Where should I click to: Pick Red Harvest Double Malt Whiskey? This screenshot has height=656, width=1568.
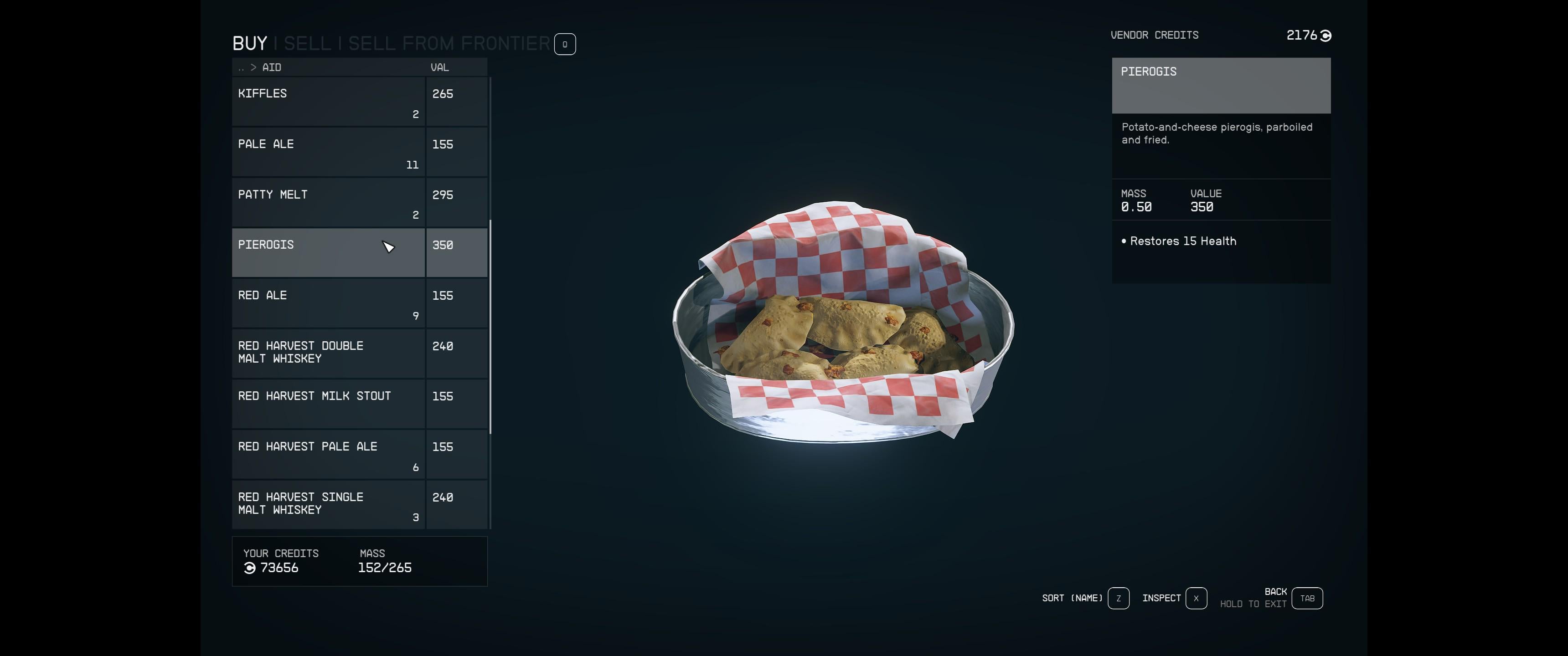click(328, 353)
